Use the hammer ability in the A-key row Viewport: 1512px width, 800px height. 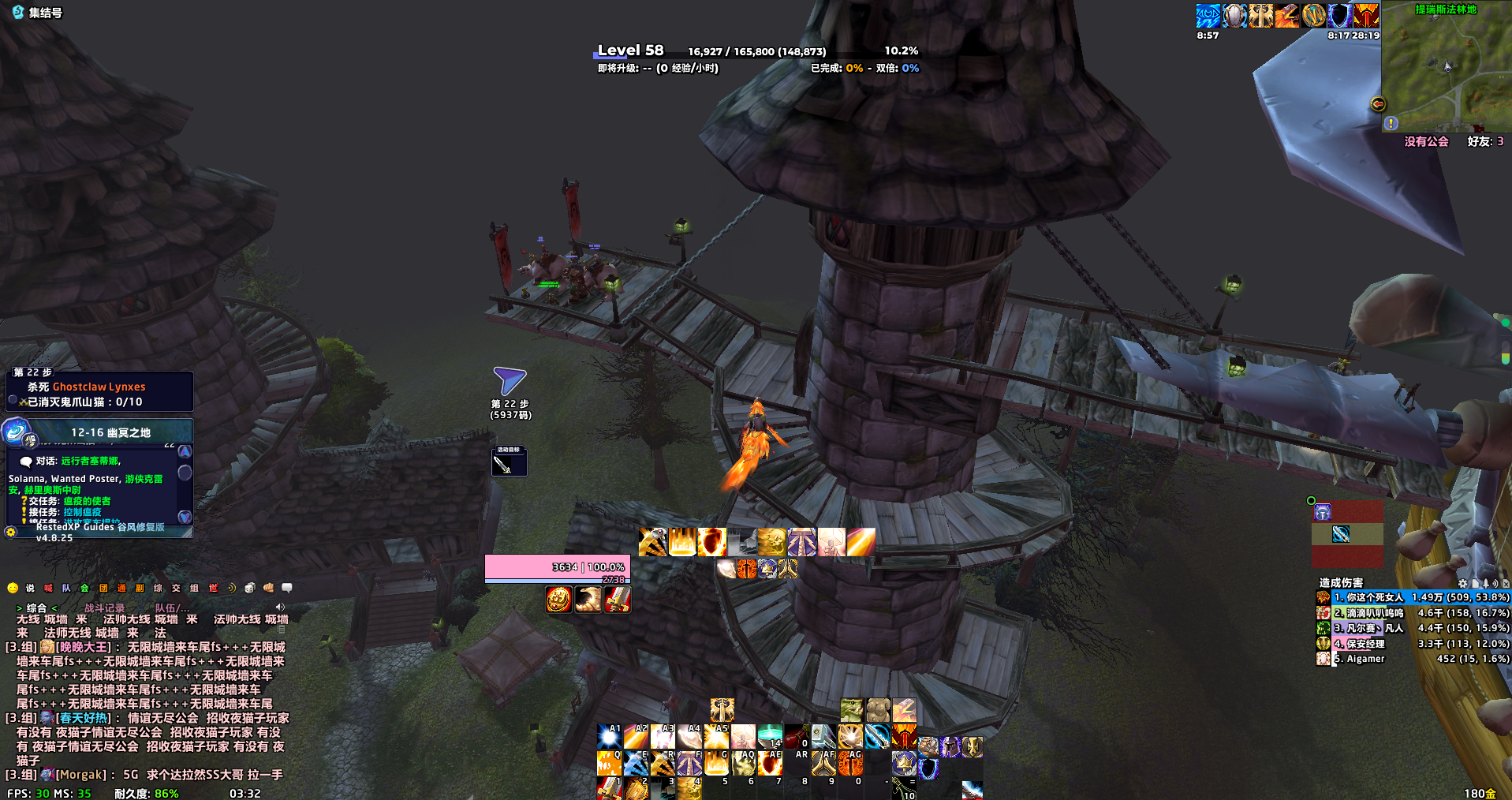(823, 737)
